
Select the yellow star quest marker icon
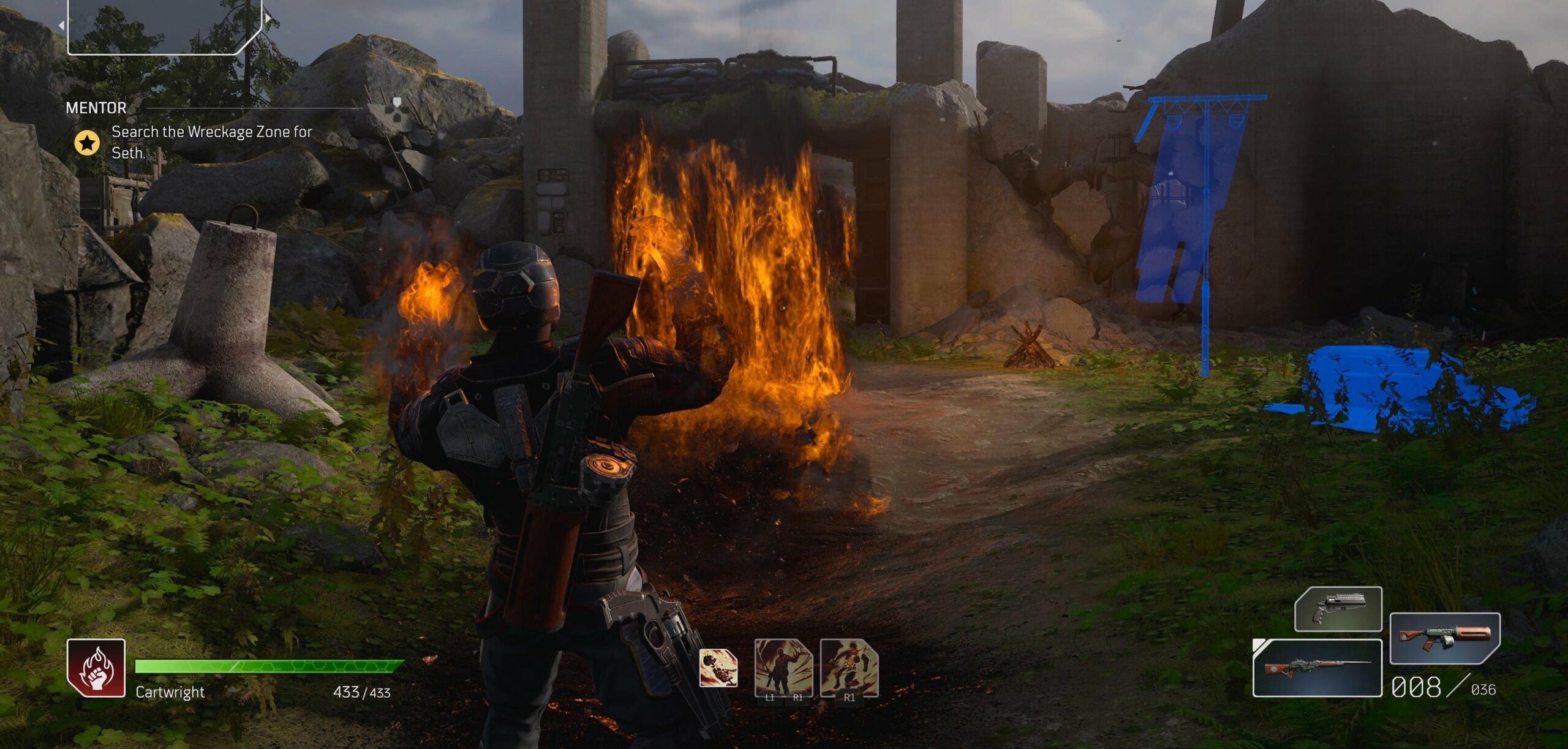pos(87,143)
